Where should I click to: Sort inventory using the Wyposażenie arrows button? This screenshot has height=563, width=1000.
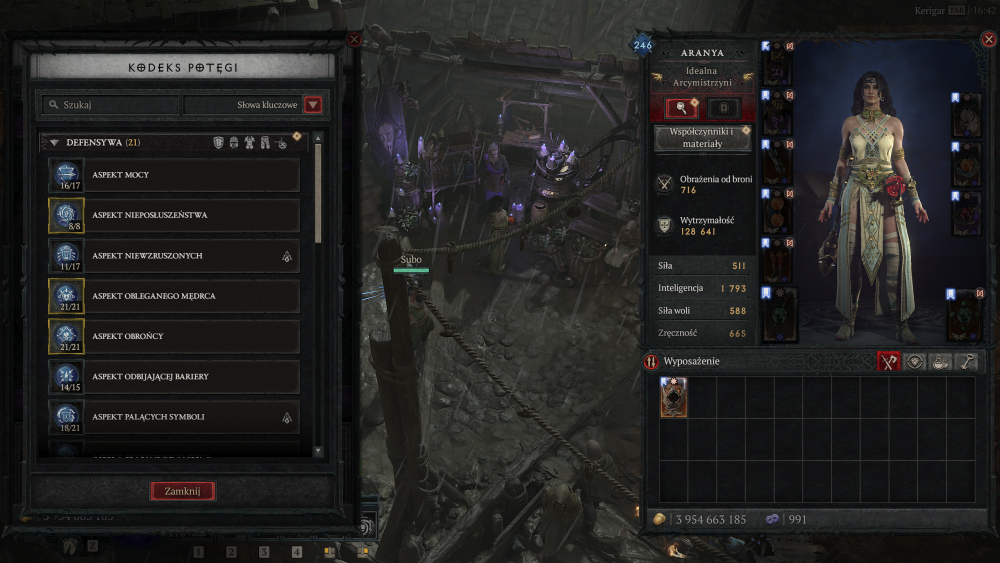[x=651, y=362]
